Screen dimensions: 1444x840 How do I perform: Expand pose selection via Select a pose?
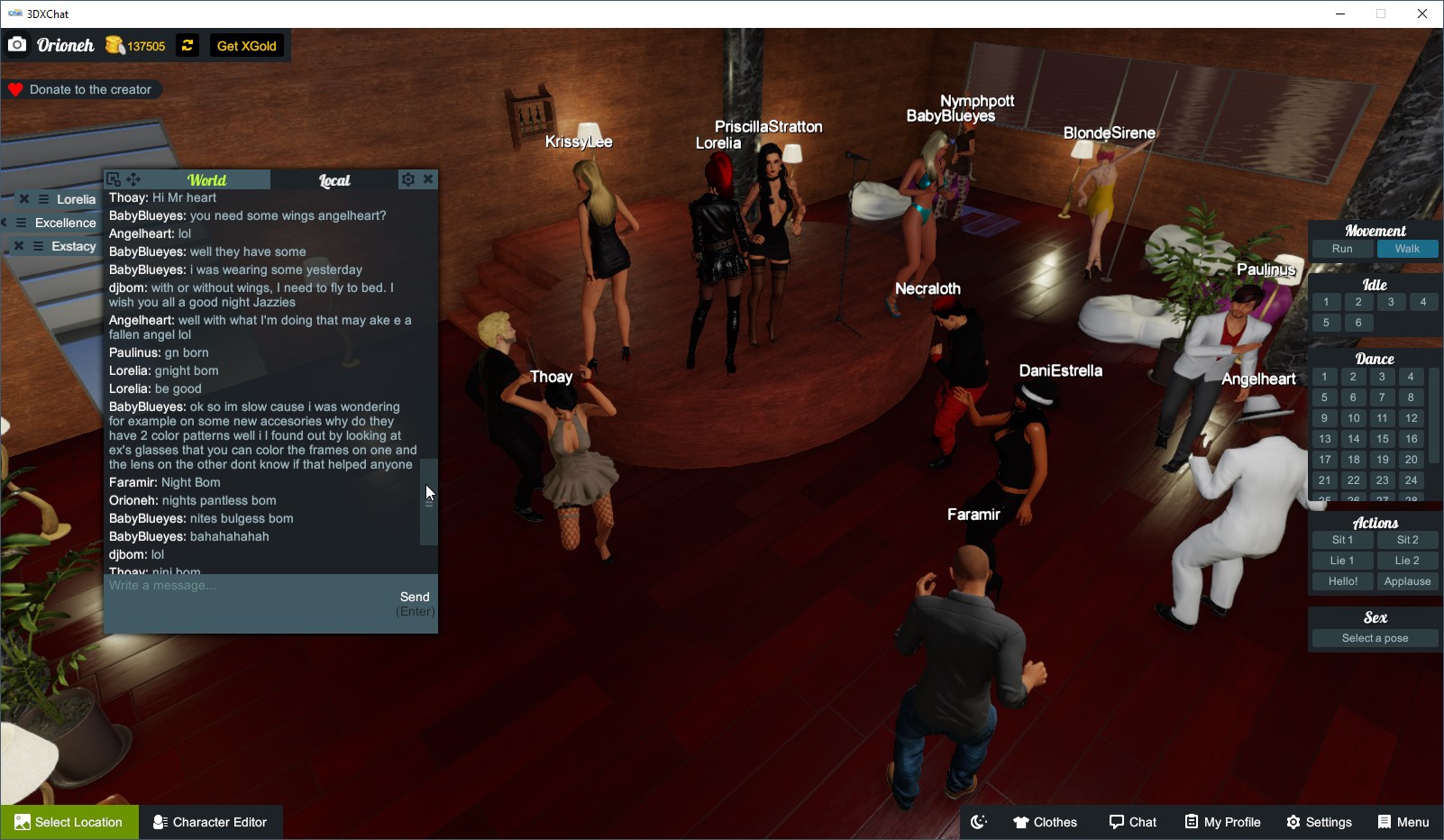pos(1374,637)
